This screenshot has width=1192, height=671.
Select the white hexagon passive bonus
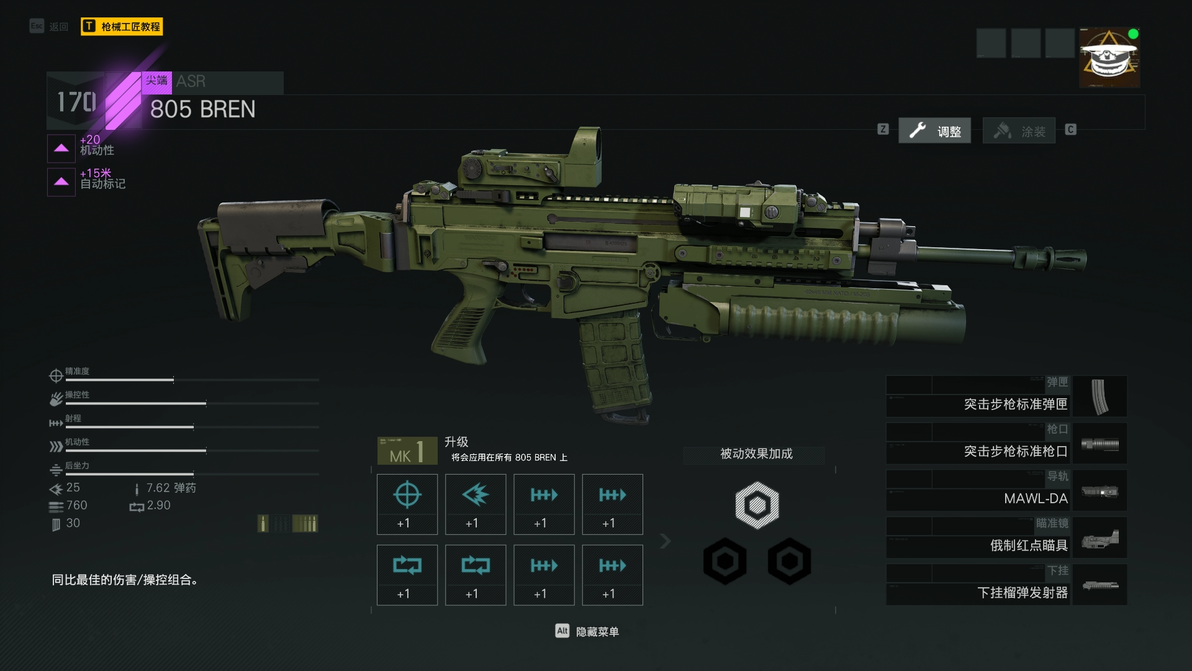click(757, 505)
